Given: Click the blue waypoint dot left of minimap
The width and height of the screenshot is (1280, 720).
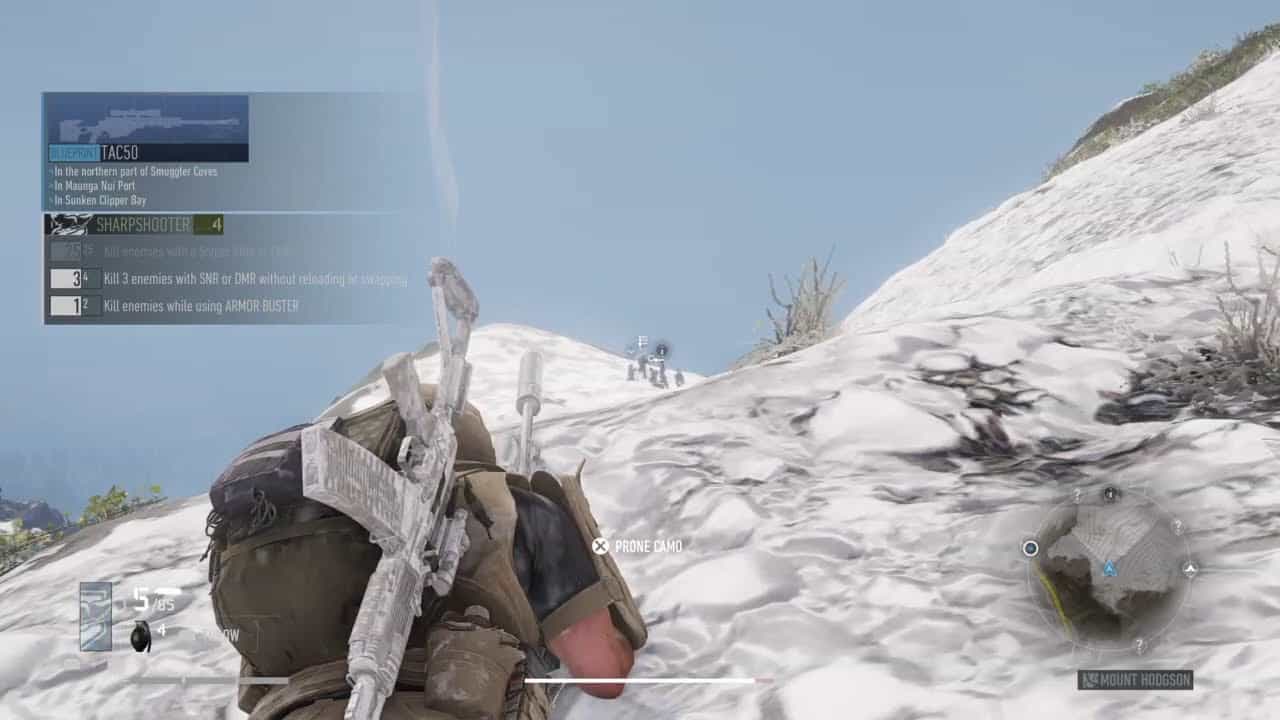Looking at the screenshot, I should click(x=1030, y=548).
